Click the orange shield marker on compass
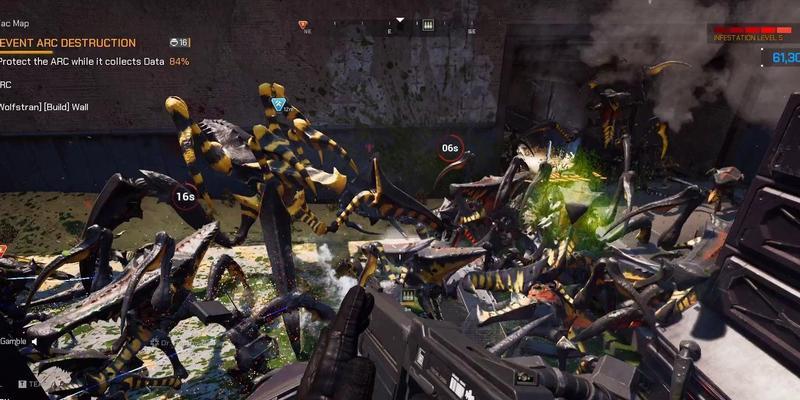 [303, 25]
